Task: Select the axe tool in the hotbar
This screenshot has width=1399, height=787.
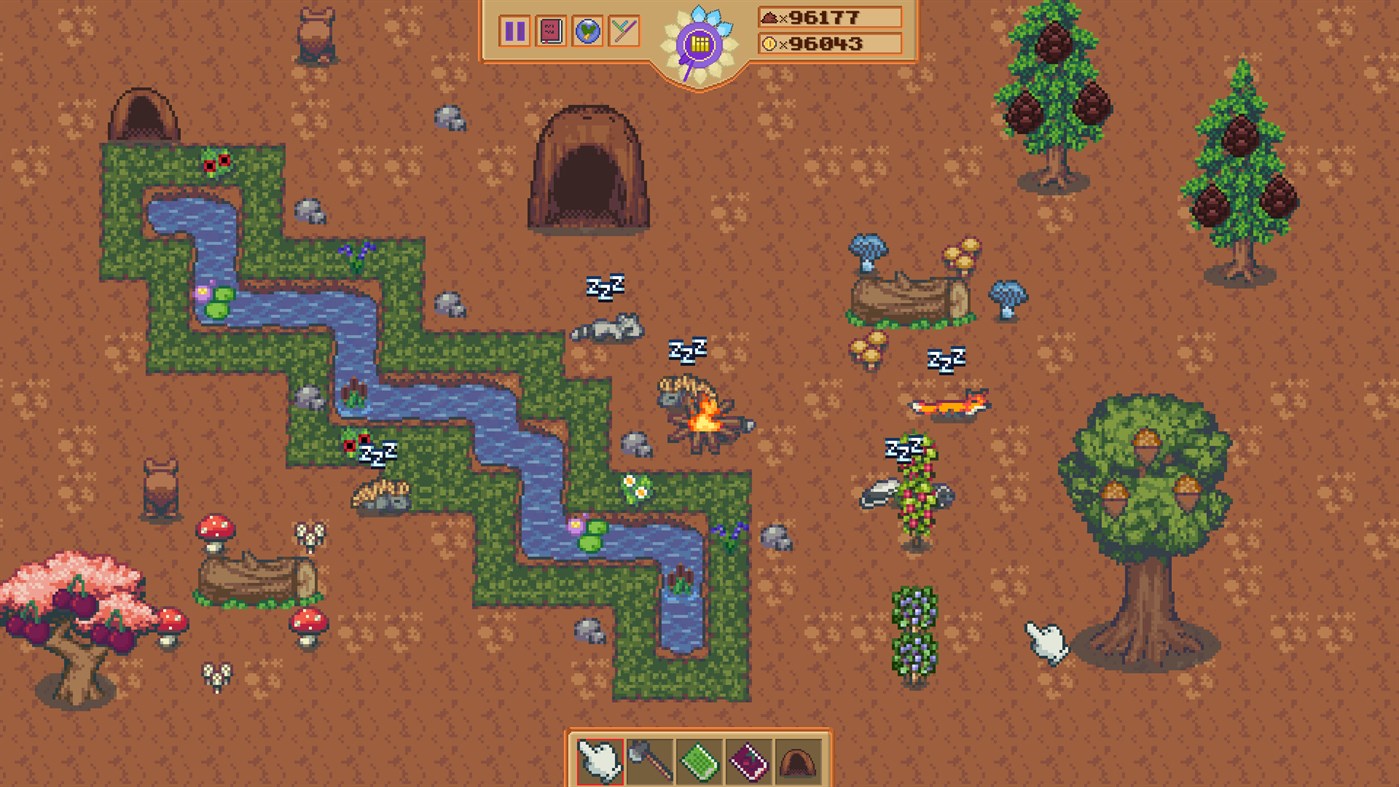Action: point(648,761)
